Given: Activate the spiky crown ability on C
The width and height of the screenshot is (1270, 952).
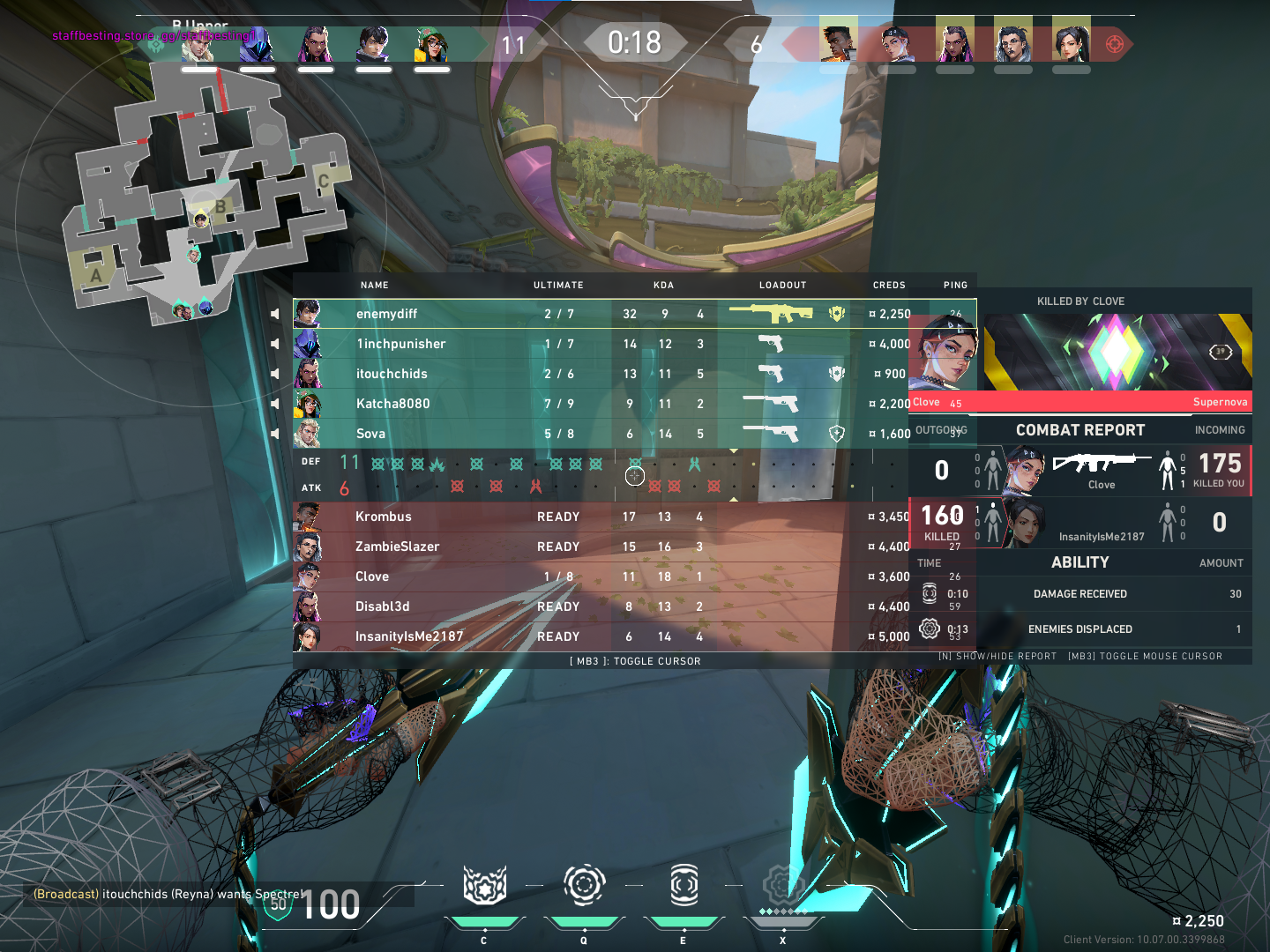Looking at the screenshot, I should pyautogui.click(x=484, y=885).
